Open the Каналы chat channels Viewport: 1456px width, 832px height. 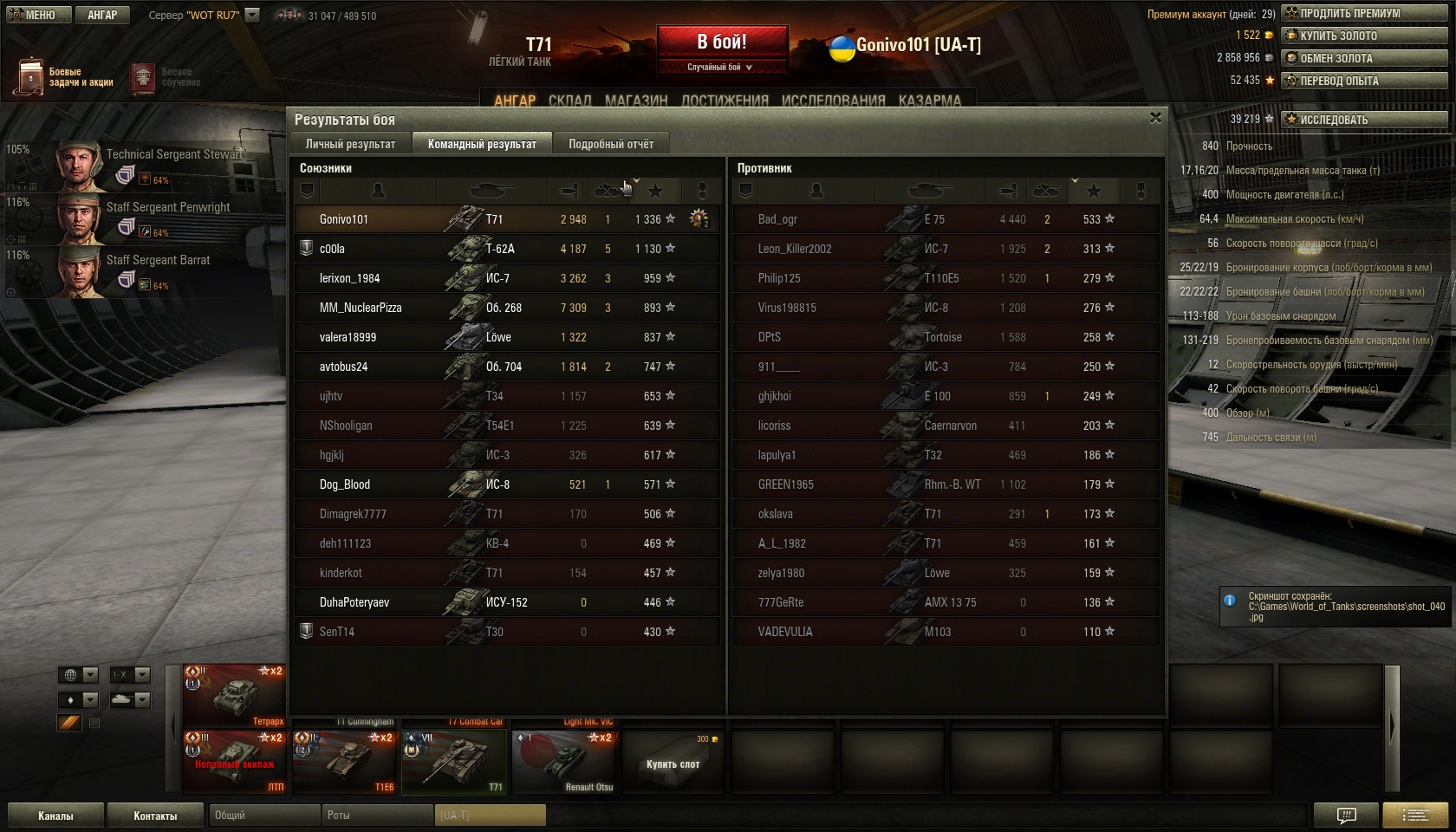[x=55, y=816]
